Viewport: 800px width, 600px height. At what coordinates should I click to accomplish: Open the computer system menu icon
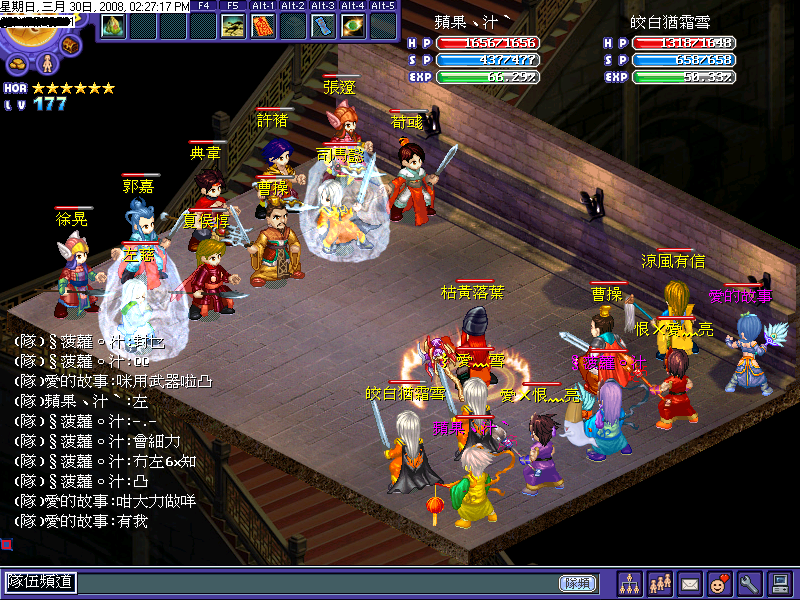click(x=779, y=583)
